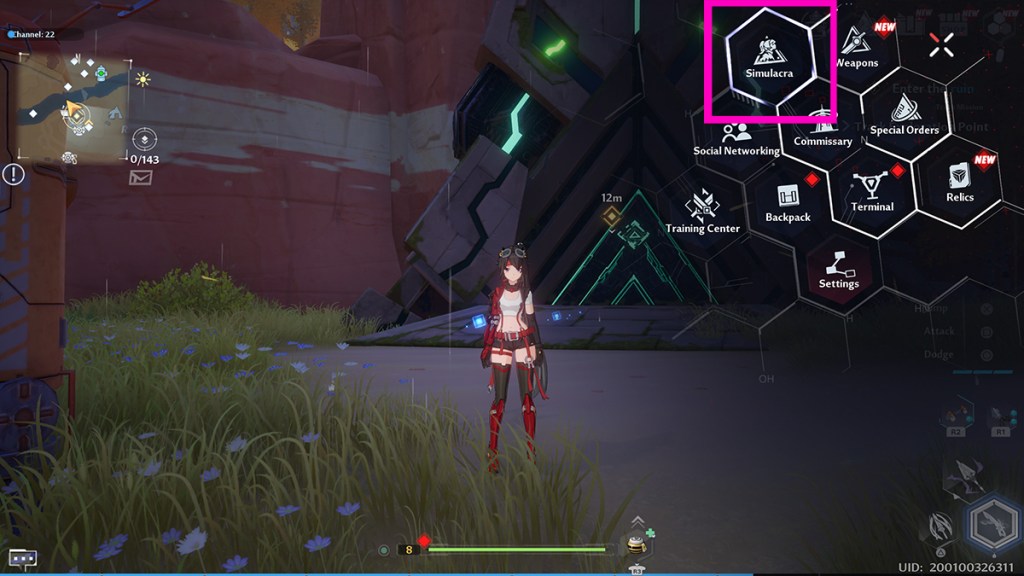The height and width of the screenshot is (576, 1024).
Task: Open the chat bubble icon
Action: pyautogui.click(x=22, y=558)
